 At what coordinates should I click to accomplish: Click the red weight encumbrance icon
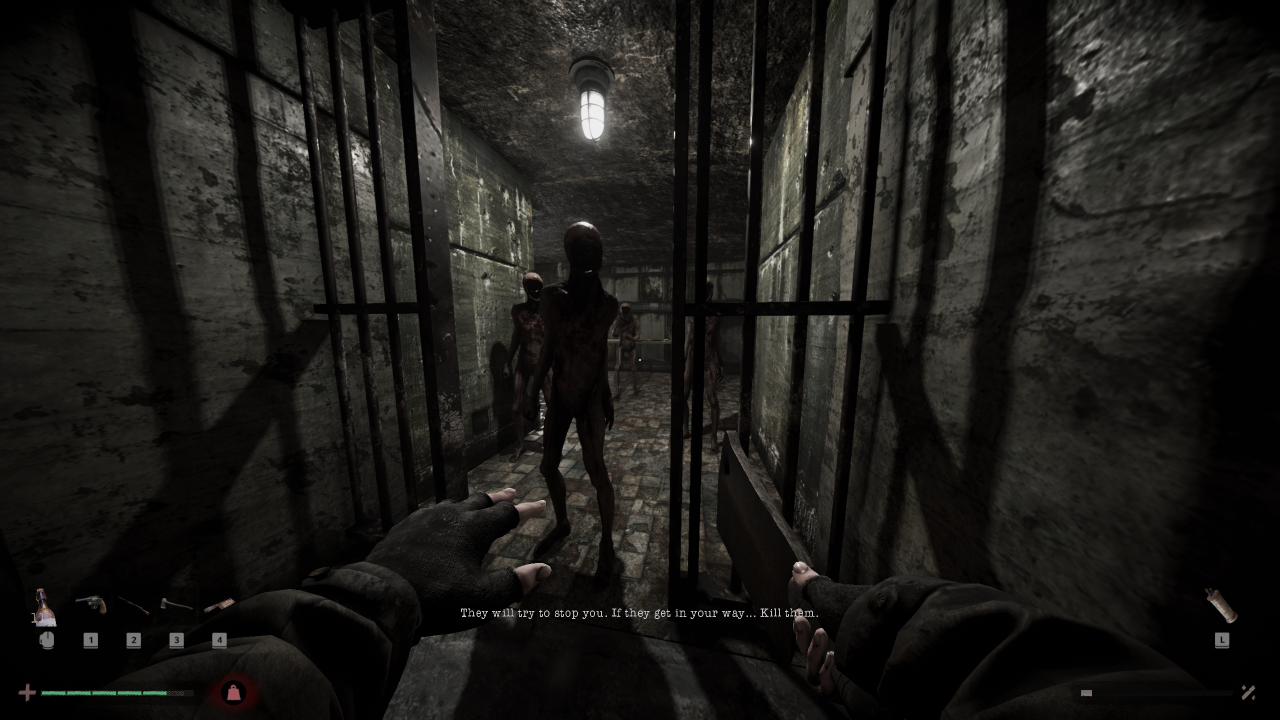point(233,692)
